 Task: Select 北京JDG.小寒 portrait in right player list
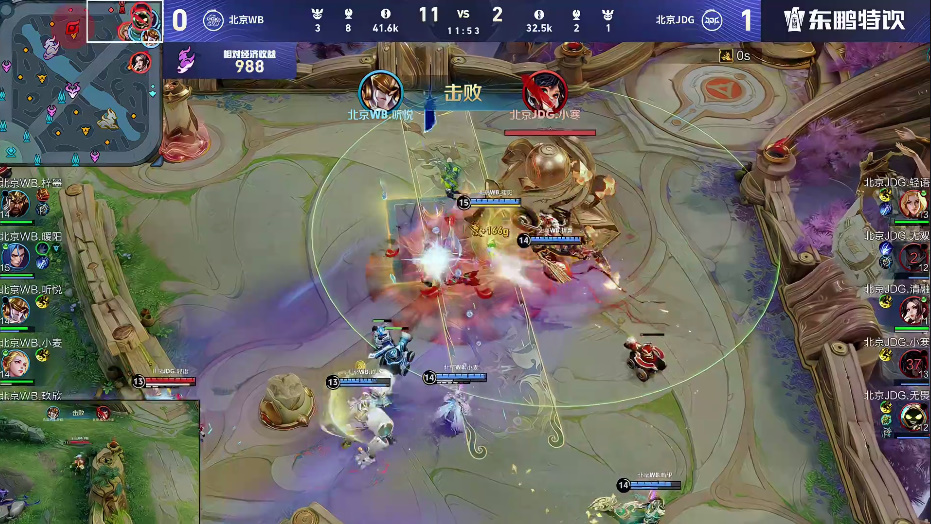pos(914,364)
